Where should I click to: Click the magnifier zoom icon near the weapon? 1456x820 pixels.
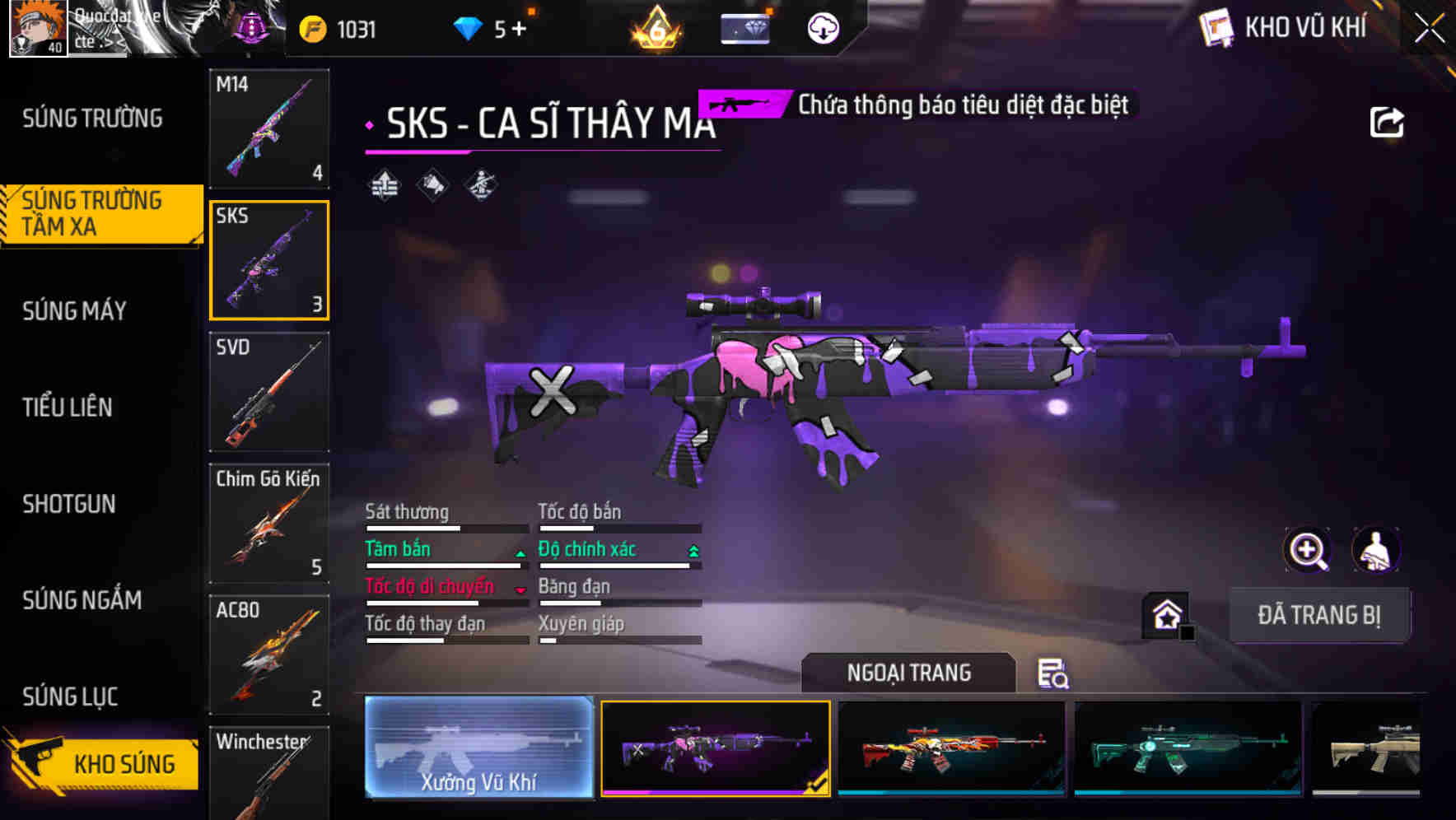coord(1308,550)
